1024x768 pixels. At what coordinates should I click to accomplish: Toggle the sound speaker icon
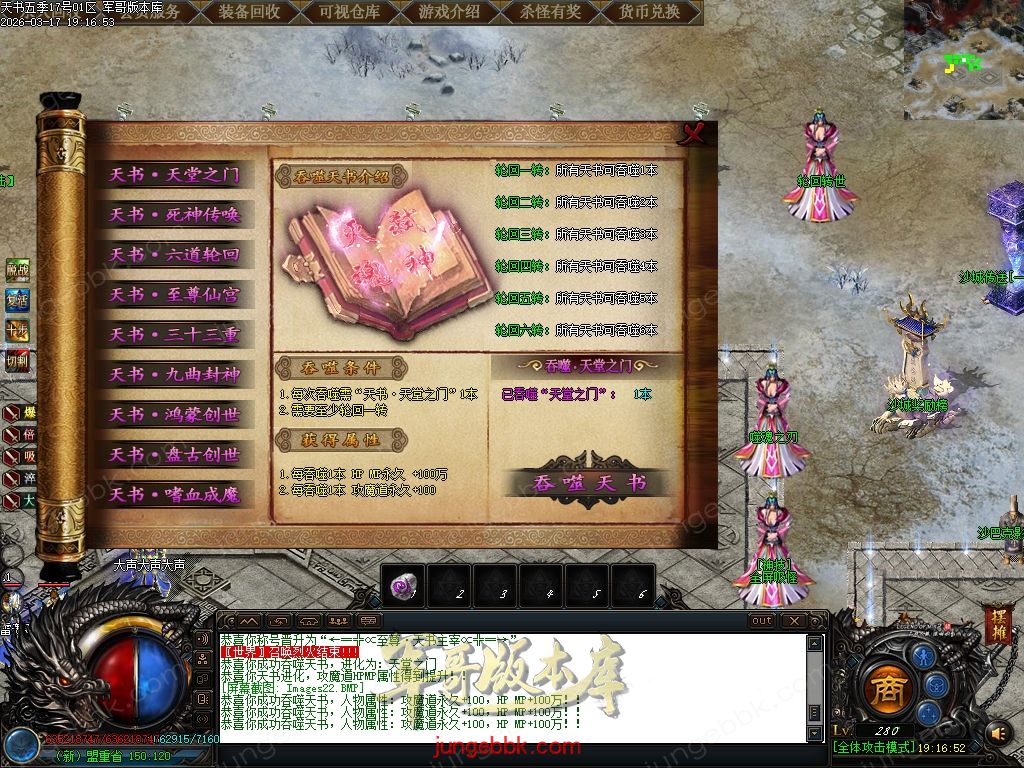coord(997,734)
